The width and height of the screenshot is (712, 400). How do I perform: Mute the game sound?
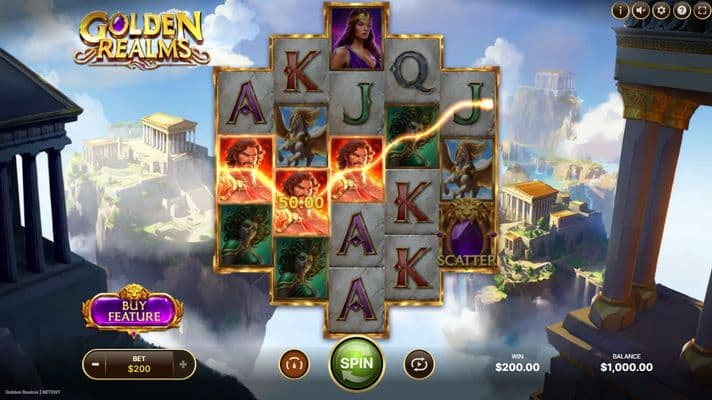pos(643,11)
